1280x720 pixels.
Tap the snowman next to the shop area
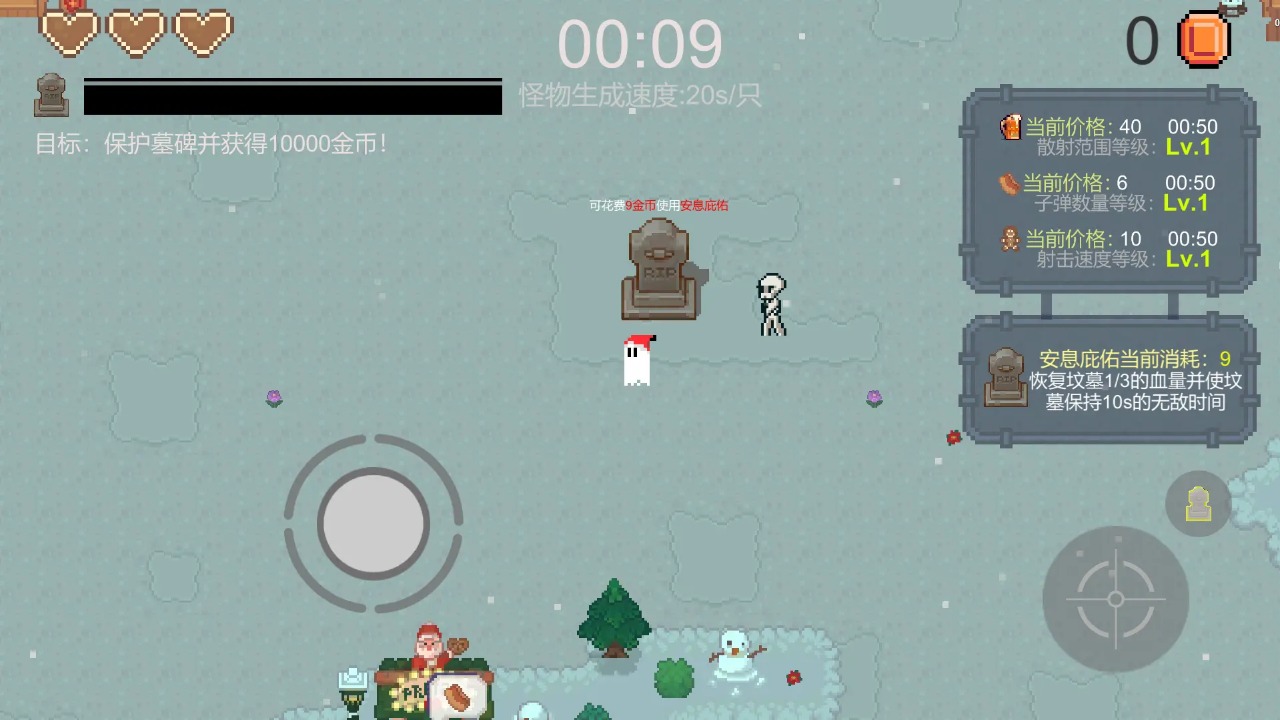pyautogui.click(x=733, y=653)
